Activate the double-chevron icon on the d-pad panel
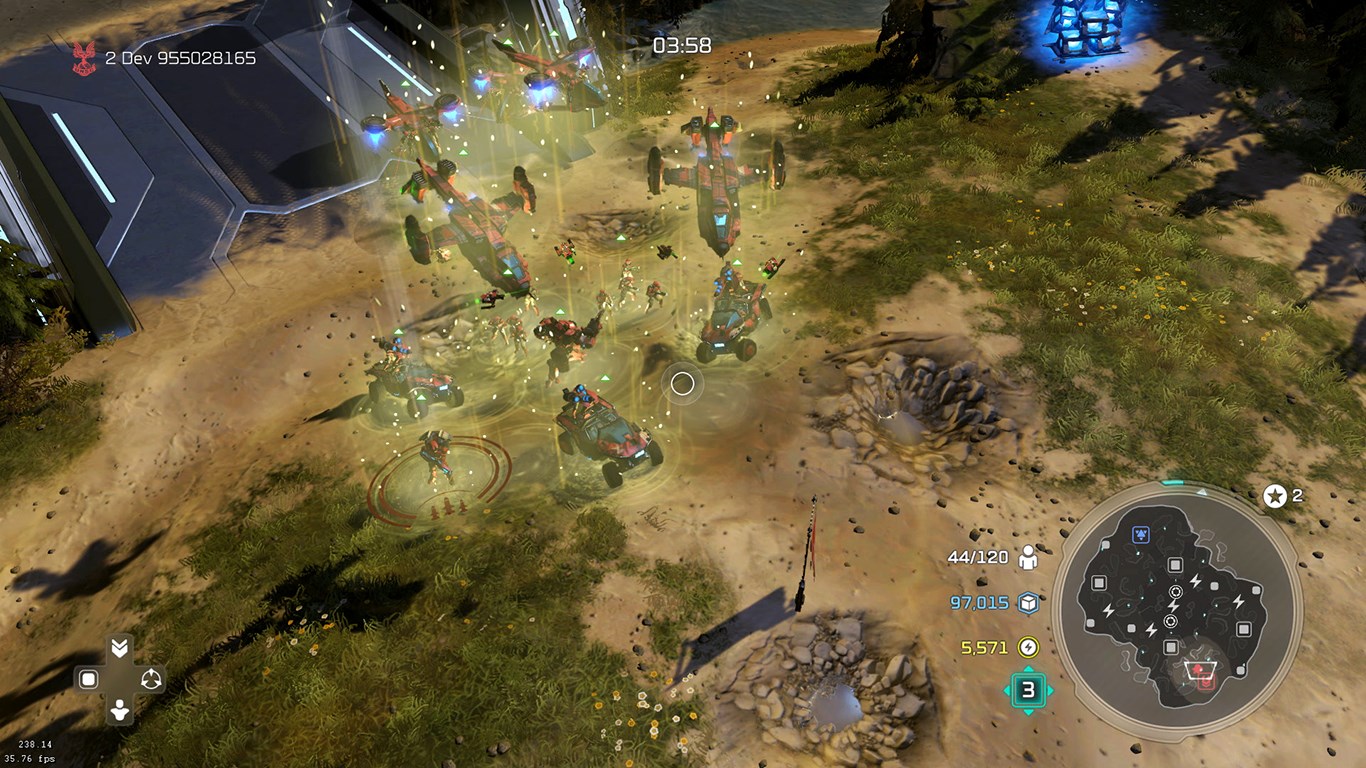Viewport: 1366px width, 768px height. [x=119, y=648]
